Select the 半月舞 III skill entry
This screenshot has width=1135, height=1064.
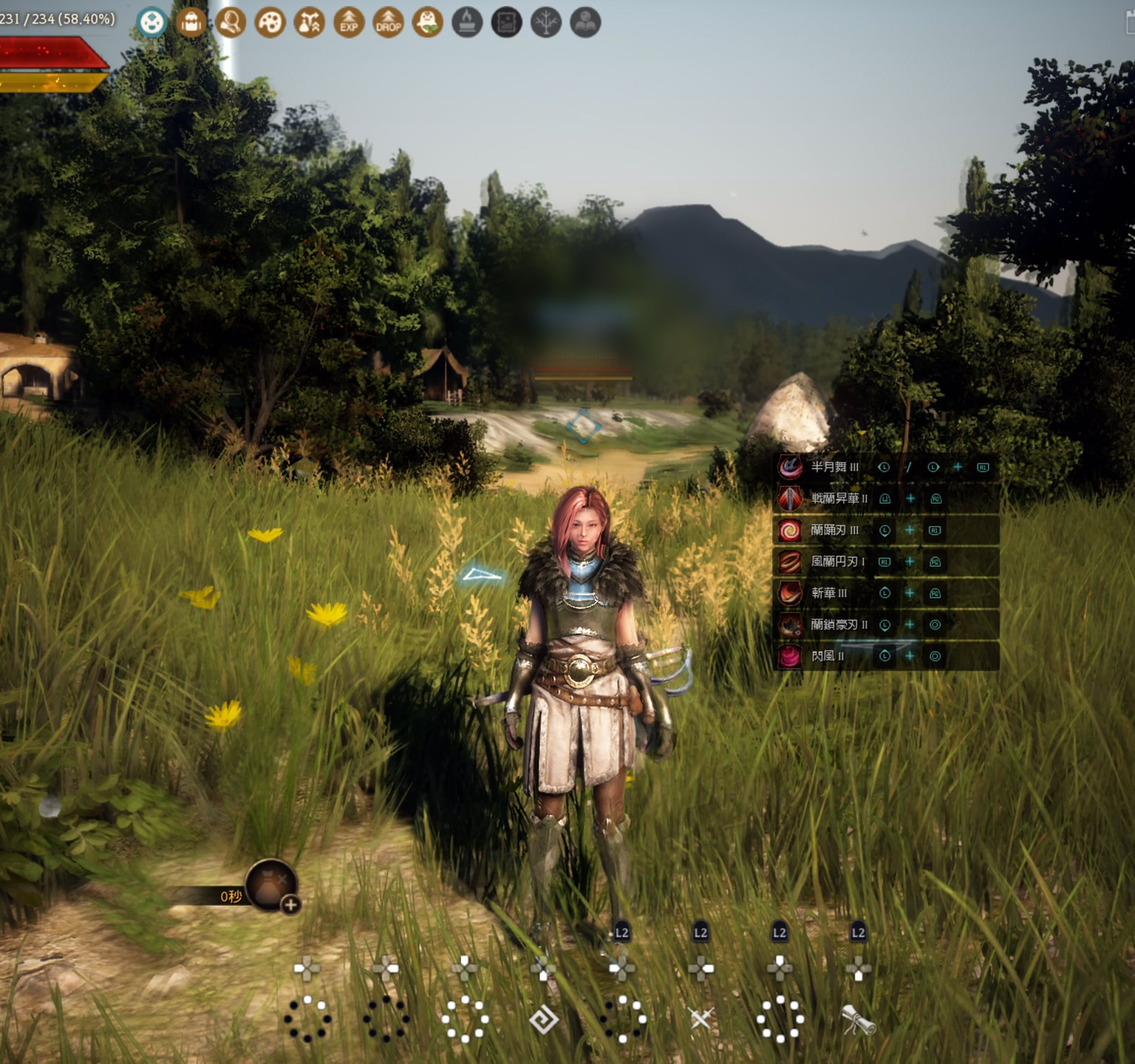click(834, 467)
